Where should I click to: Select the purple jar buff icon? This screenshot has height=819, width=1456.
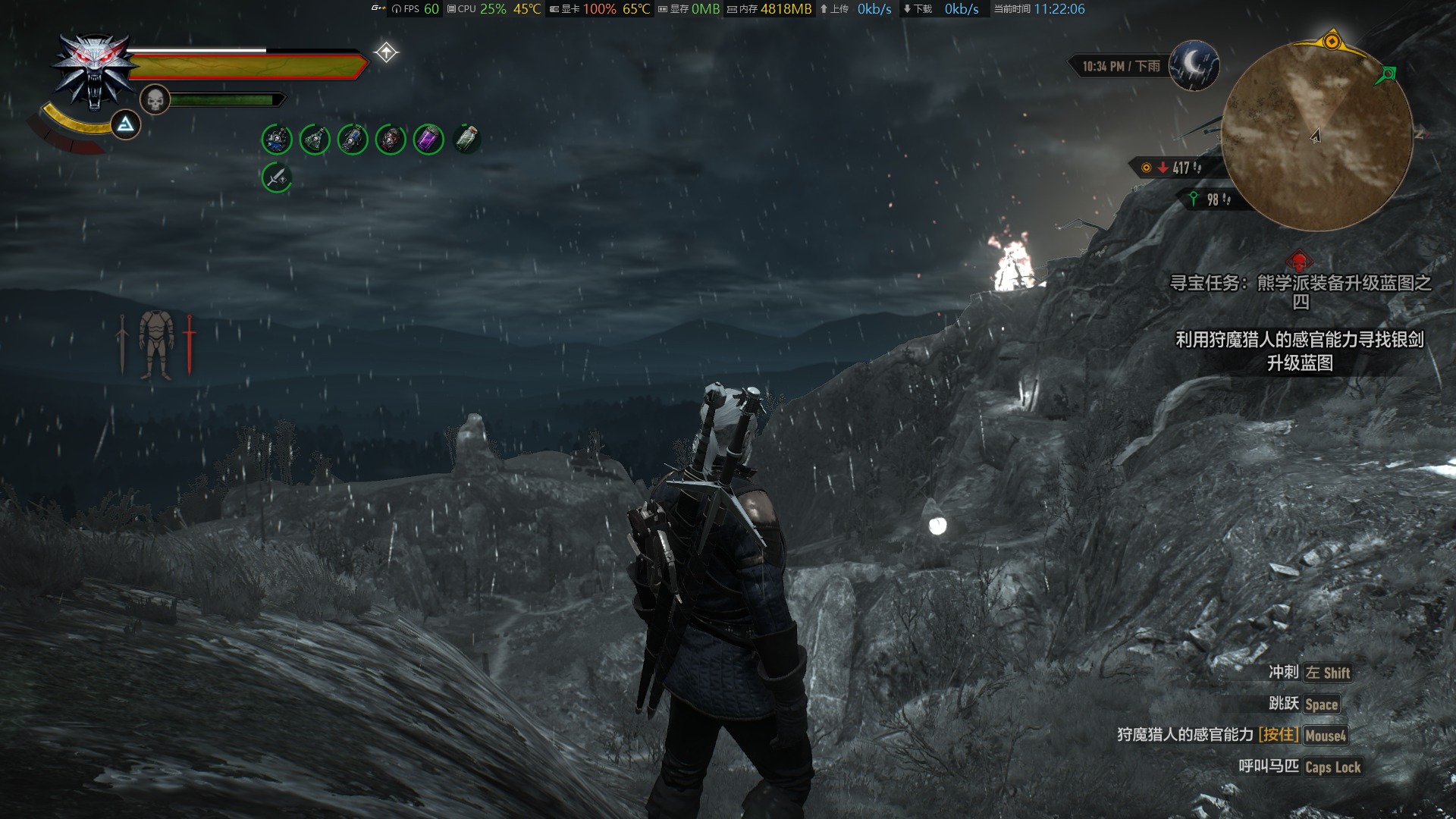point(428,140)
